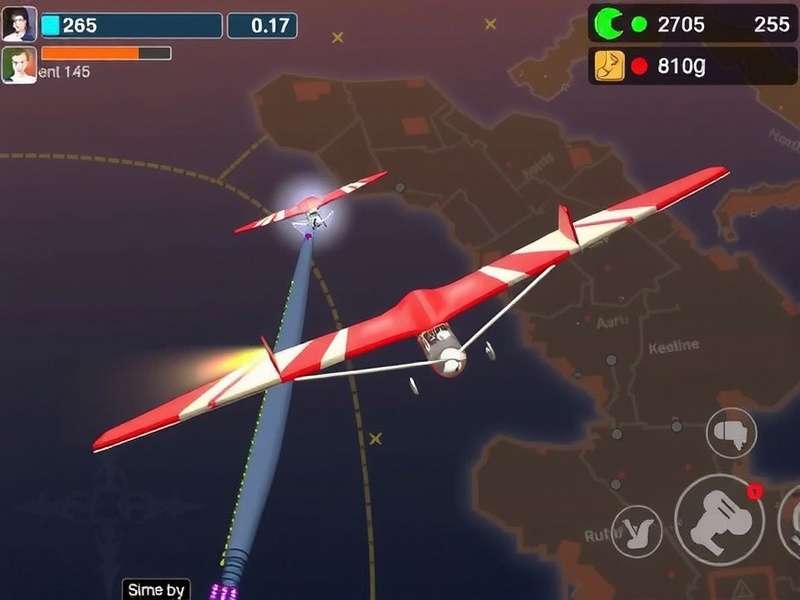Activate the bullet-shaped ability button
The width and height of the screenshot is (800, 600).
point(731,432)
